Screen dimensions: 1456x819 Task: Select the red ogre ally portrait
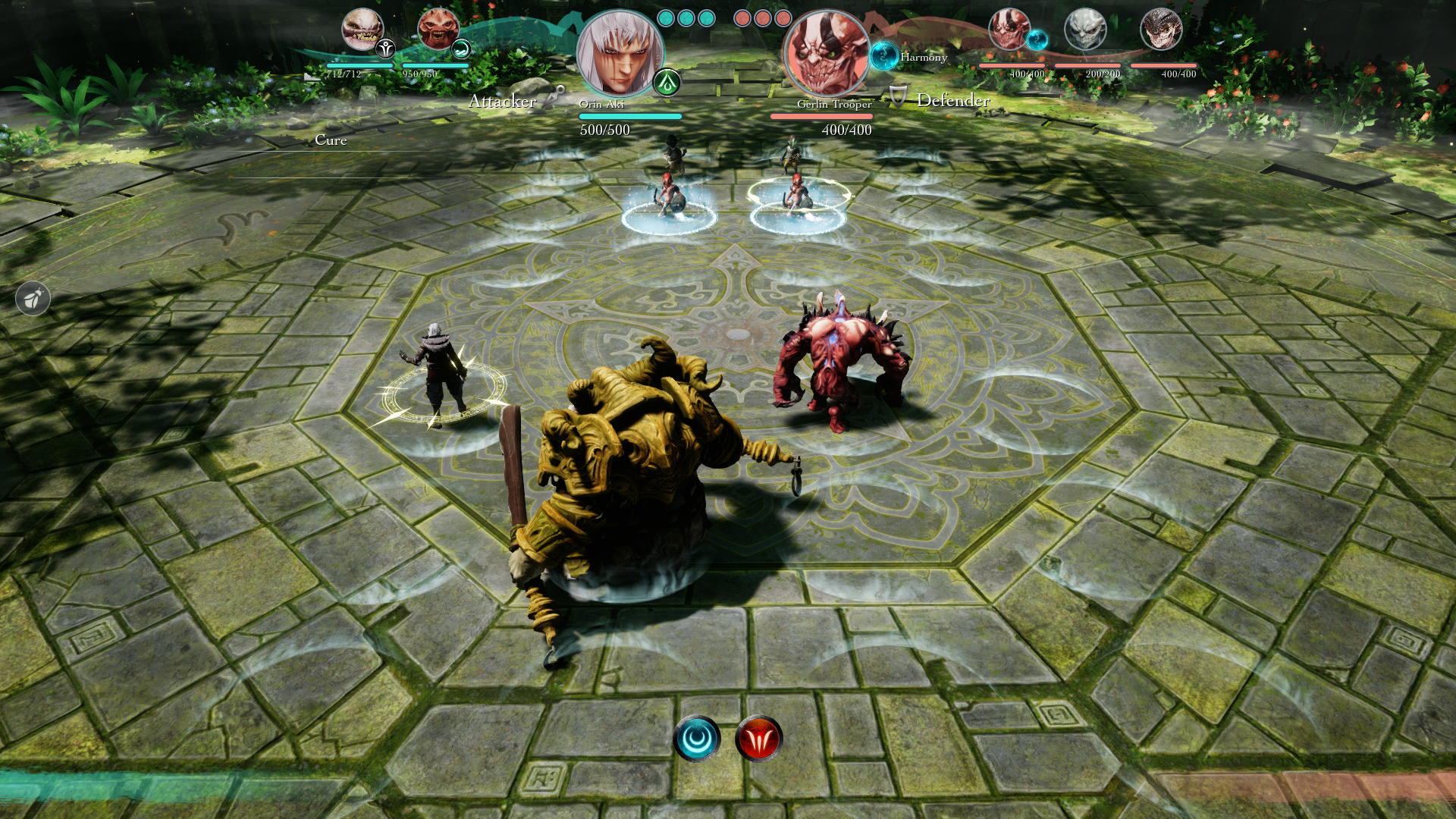(x=438, y=30)
